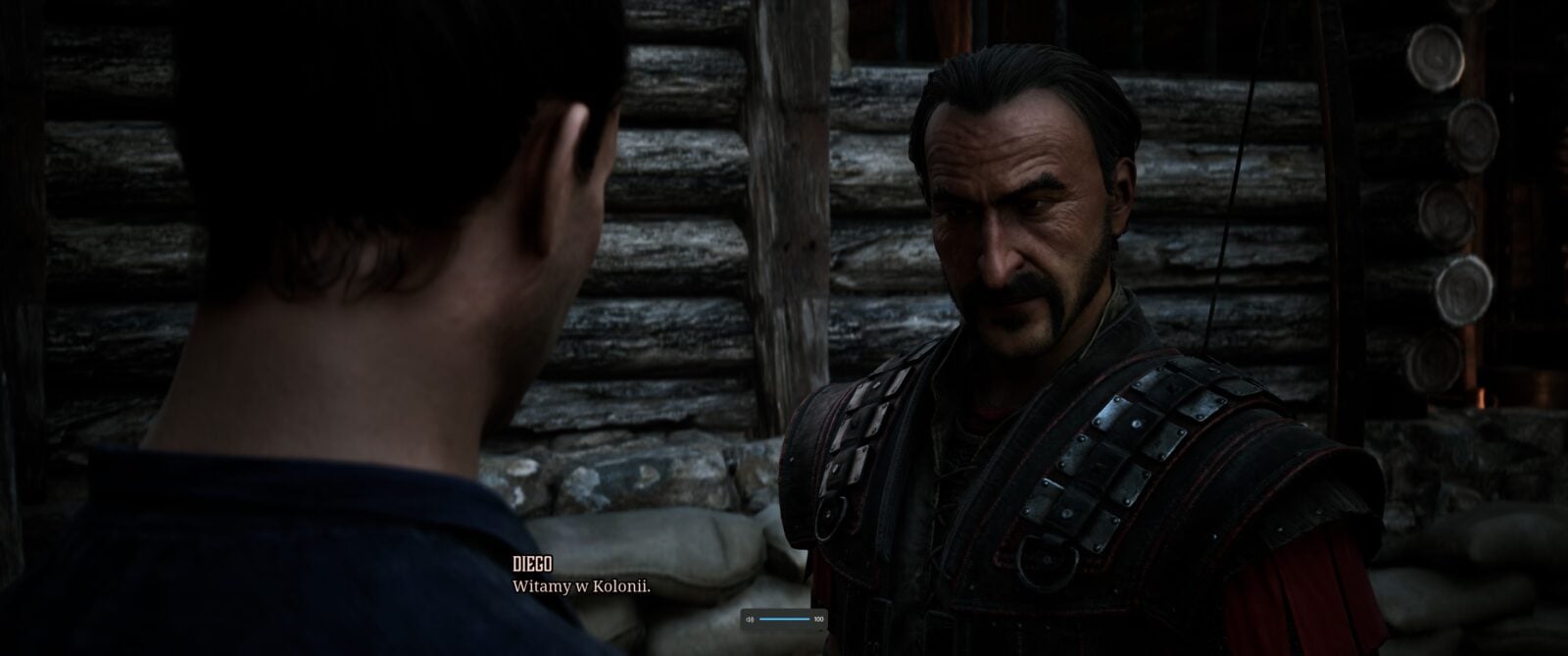
Task: Mute audio with the speaker icon
Action: coord(750,620)
